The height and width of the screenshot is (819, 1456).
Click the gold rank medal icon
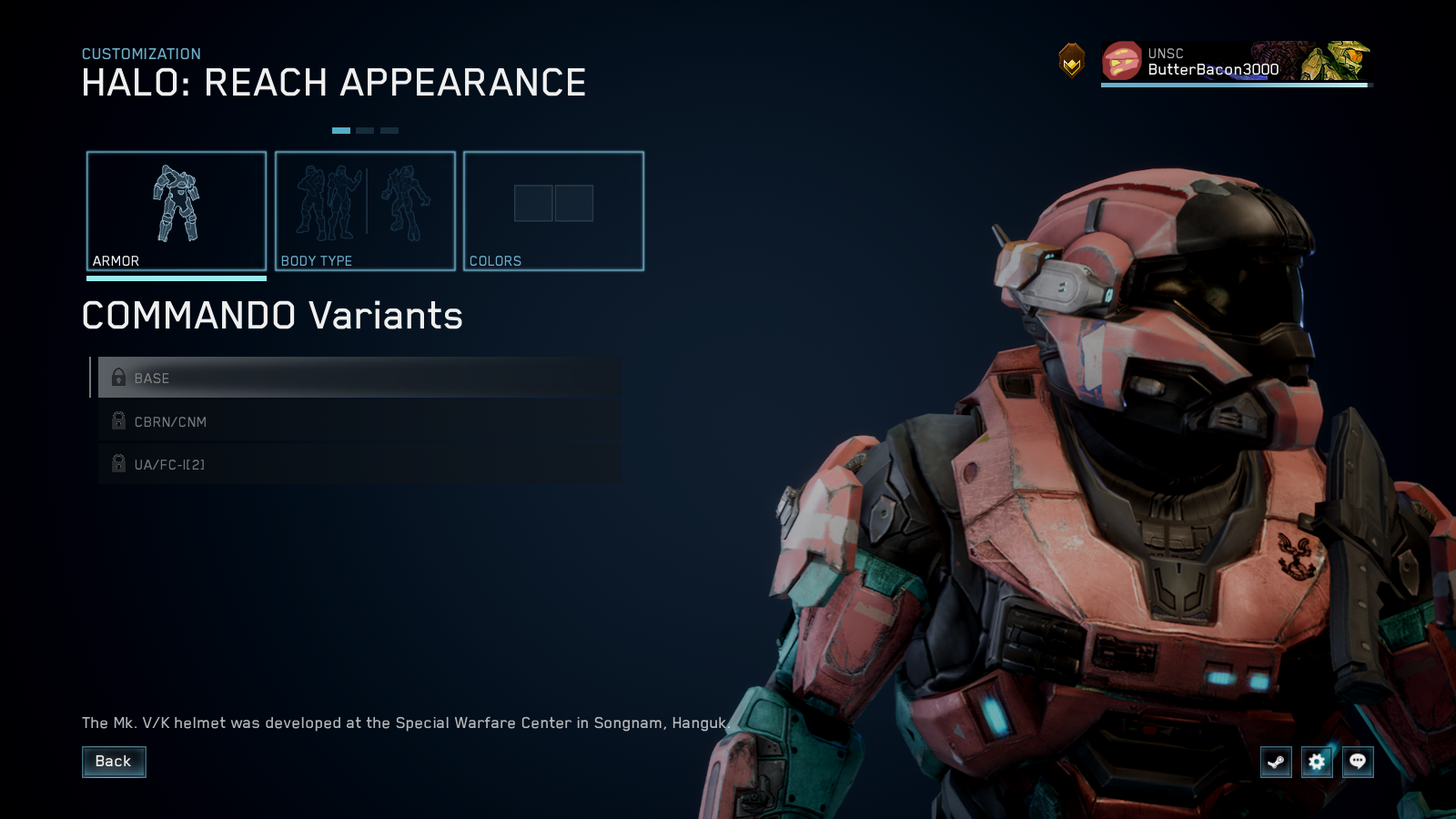1072,61
